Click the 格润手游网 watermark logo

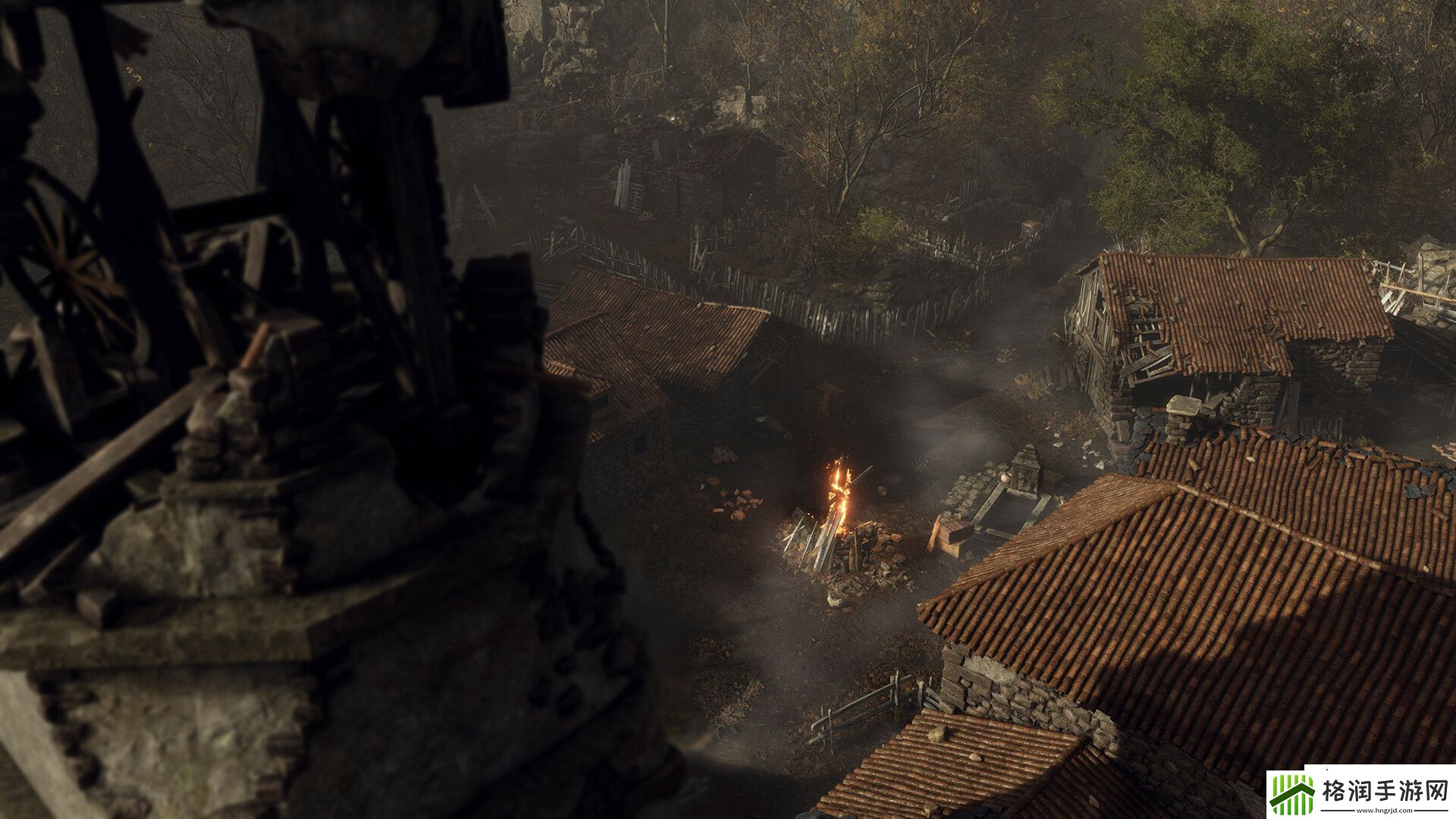[1361, 794]
